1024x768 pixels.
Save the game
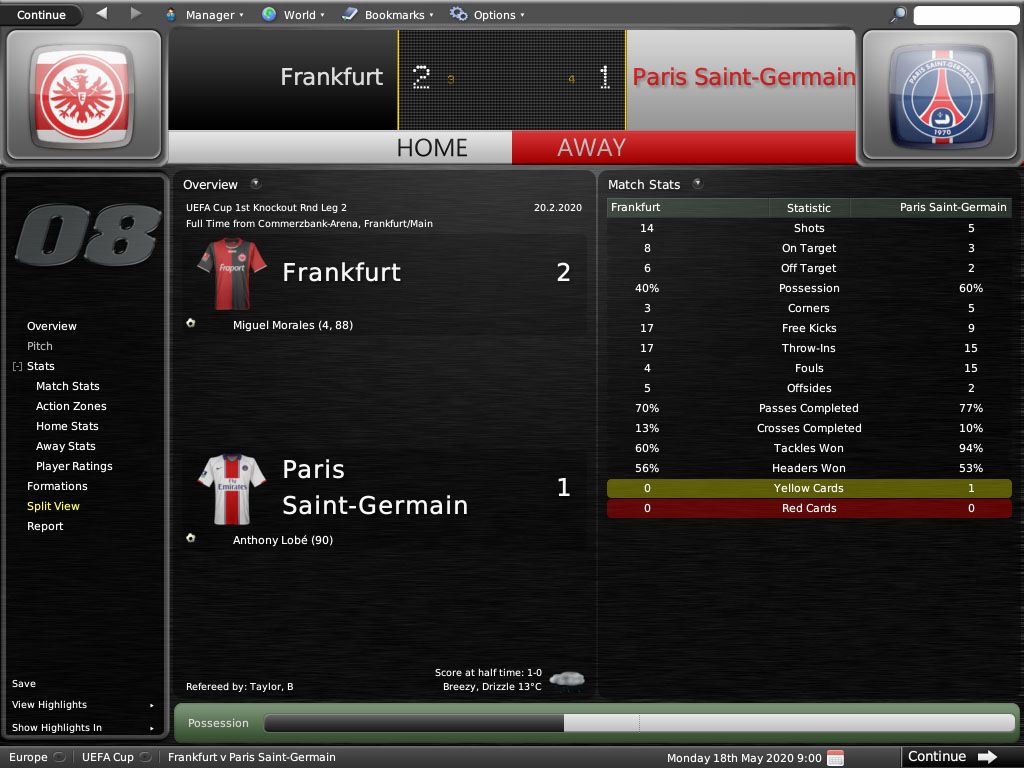[24, 684]
